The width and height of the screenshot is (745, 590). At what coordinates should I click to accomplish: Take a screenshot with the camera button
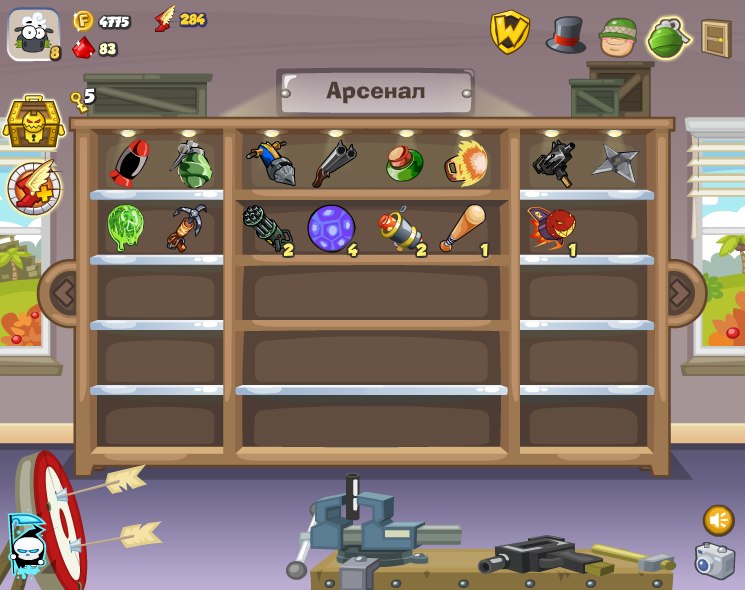click(x=714, y=561)
